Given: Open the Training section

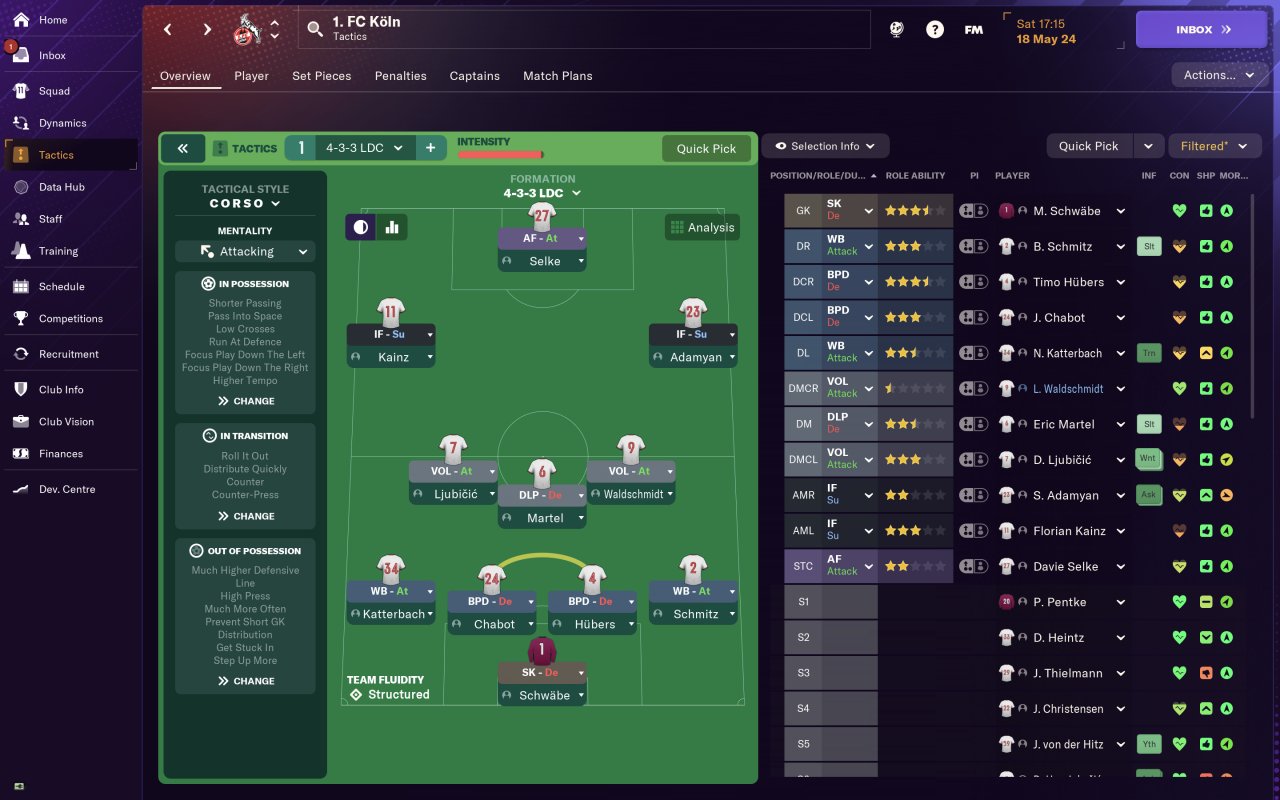Looking at the screenshot, I should pos(58,251).
